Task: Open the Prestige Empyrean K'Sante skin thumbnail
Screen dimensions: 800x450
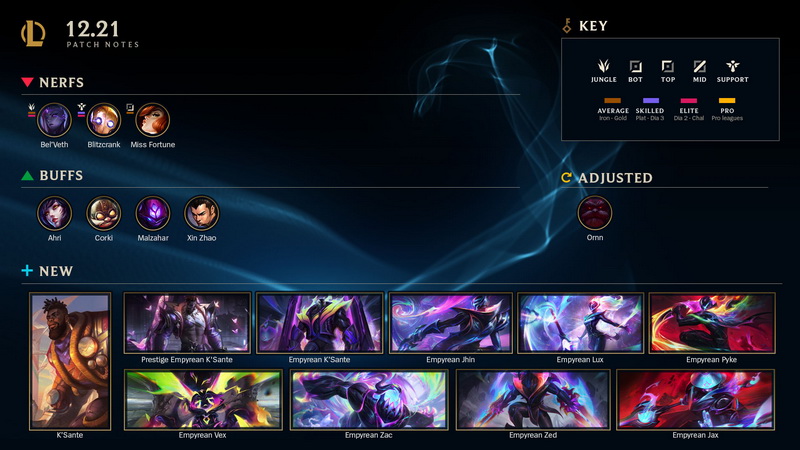Action: pyautogui.click(x=187, y=323)
